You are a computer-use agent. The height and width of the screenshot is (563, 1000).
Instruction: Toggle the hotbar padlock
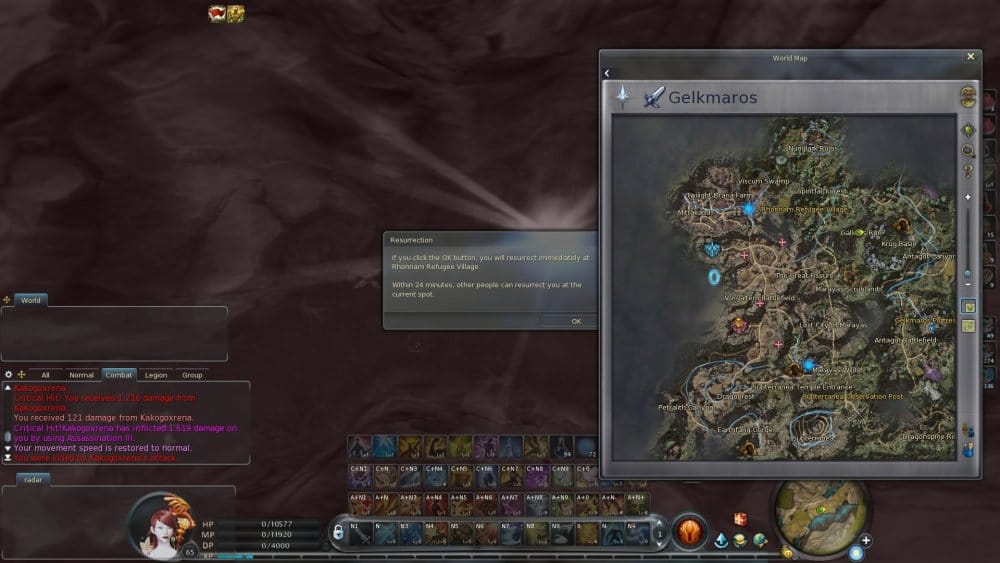click(338, 534)
